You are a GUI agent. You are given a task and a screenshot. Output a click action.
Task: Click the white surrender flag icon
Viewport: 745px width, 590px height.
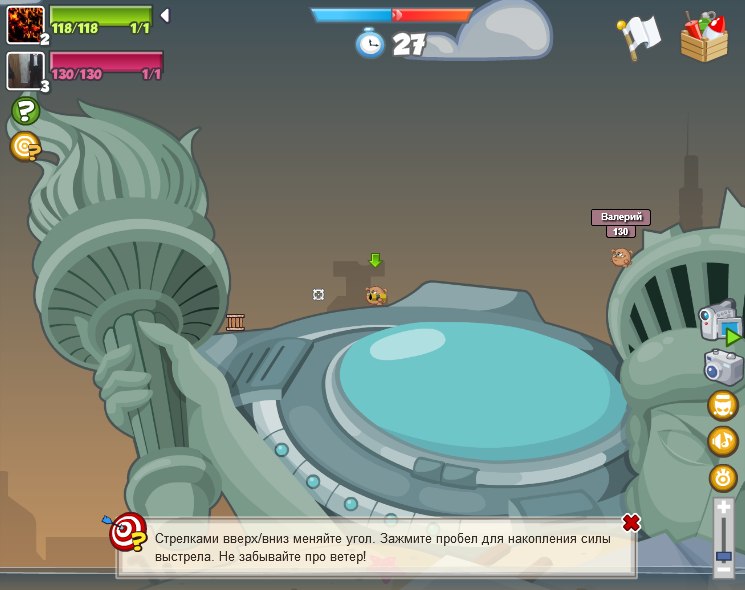638,36
